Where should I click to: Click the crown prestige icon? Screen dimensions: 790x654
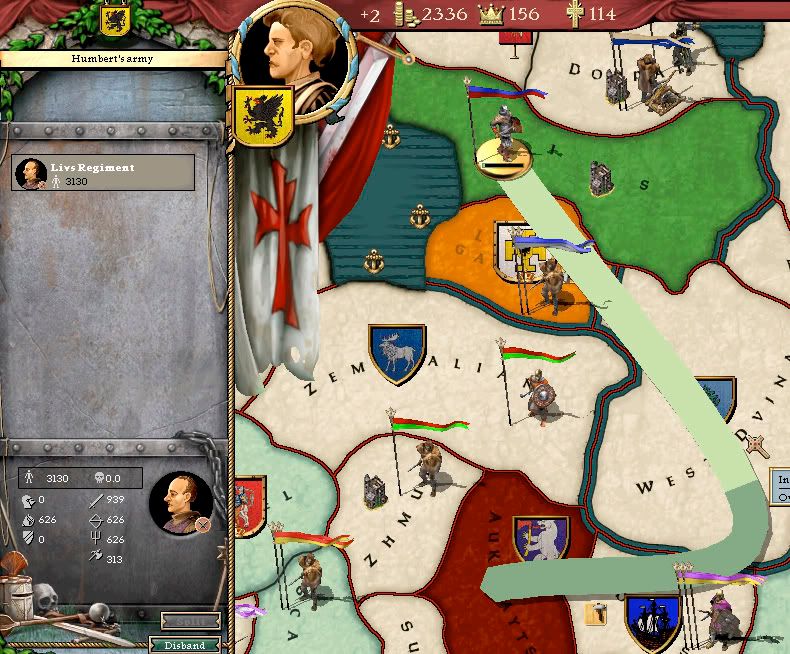(491, 14)
